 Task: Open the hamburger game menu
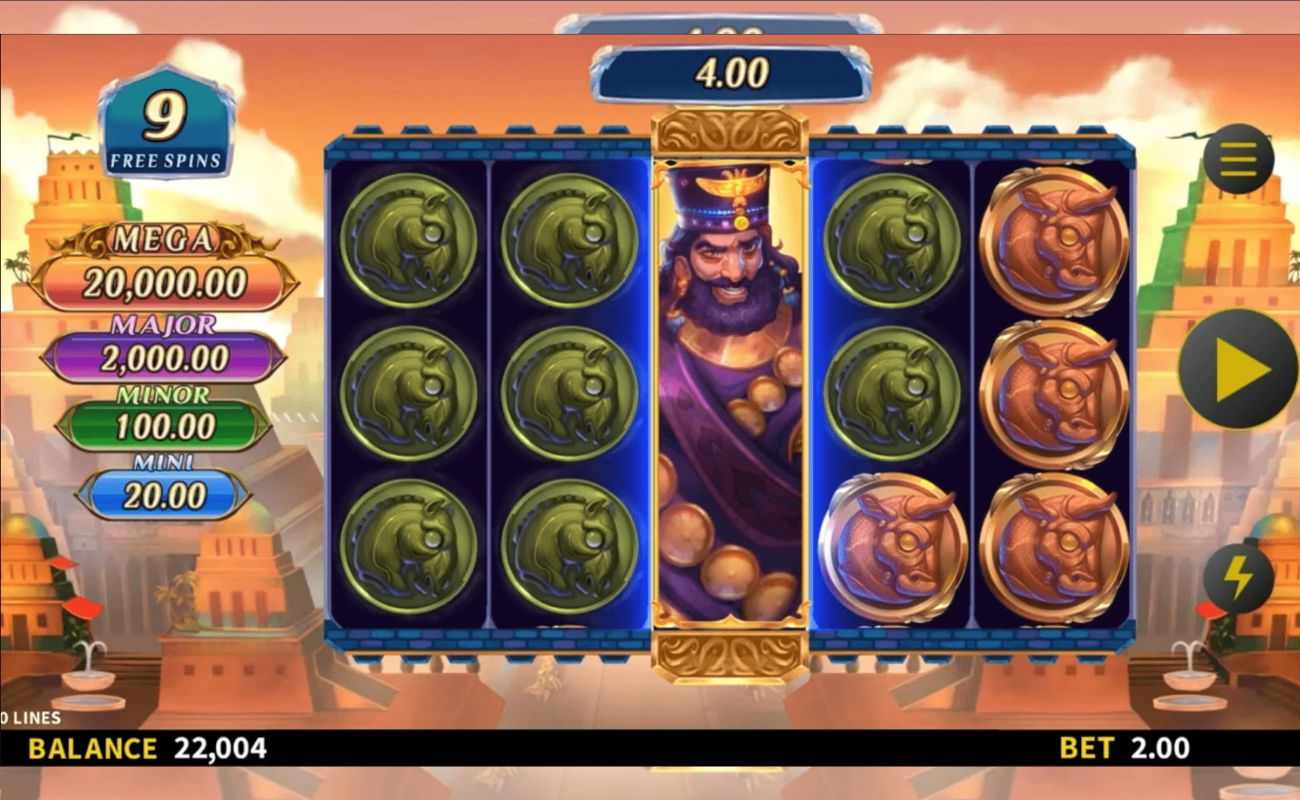[1237, 160]
